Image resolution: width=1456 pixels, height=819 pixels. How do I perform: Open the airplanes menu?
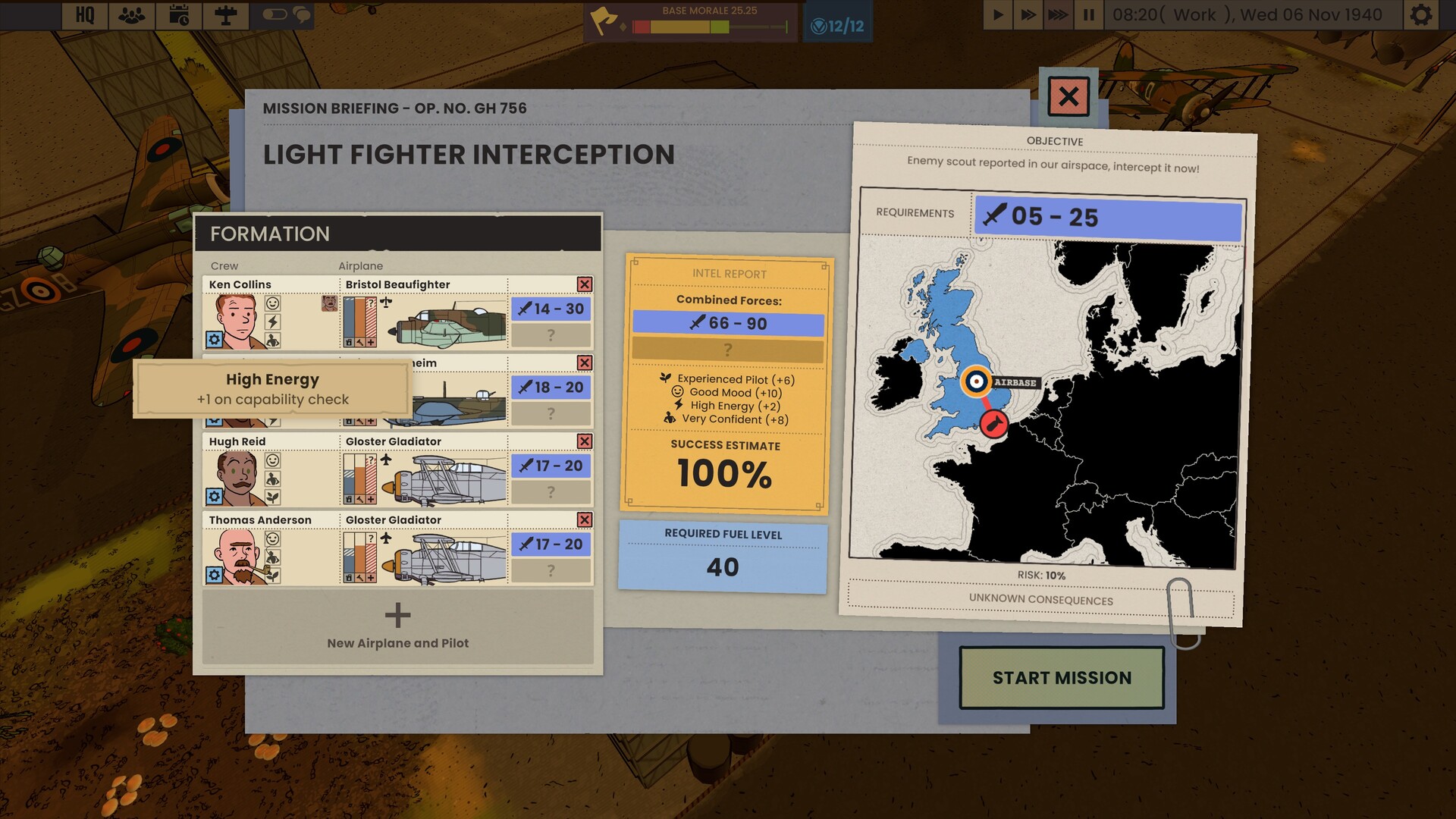[x=225, y=15]
